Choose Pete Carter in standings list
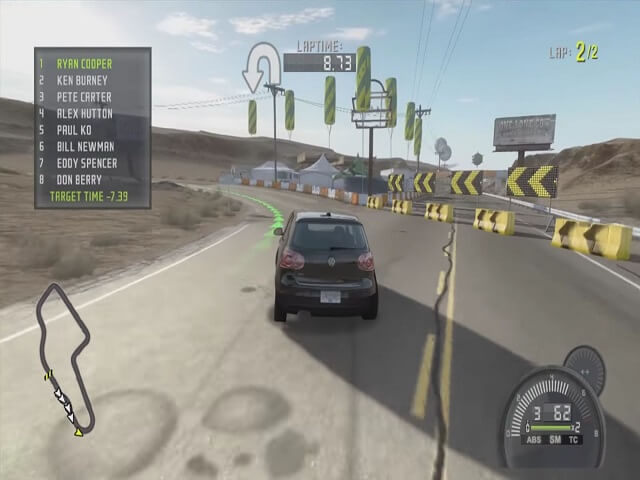 84,97
